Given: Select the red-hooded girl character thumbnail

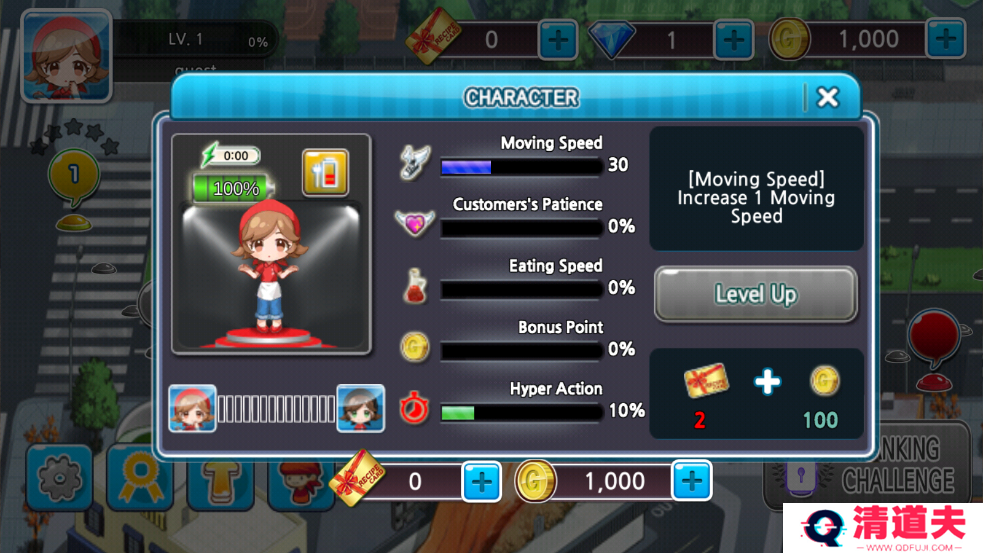Looking at the screenshot, I should [192, 408].
